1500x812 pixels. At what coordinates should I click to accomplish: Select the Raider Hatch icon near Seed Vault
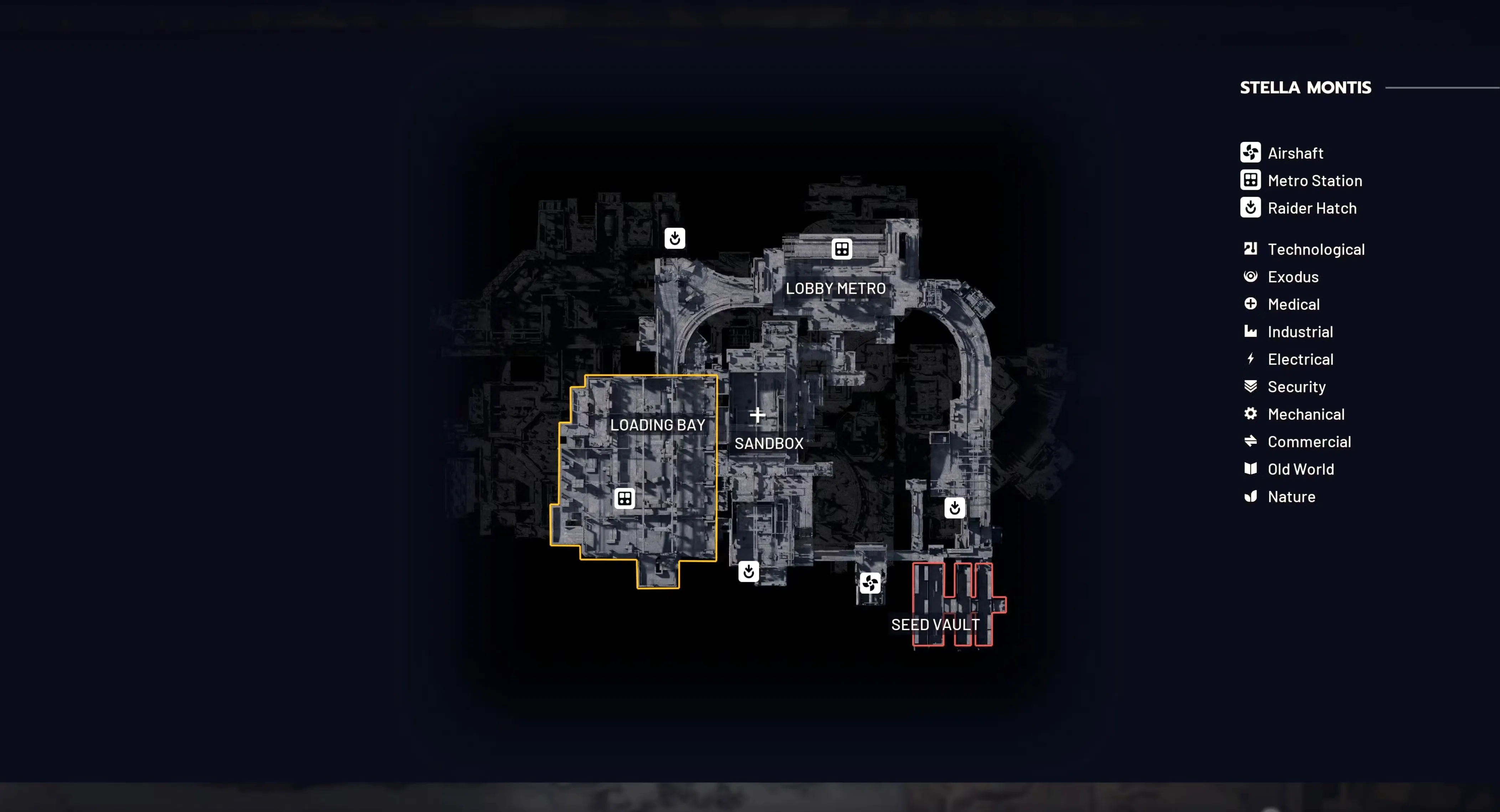click(954, 508)
